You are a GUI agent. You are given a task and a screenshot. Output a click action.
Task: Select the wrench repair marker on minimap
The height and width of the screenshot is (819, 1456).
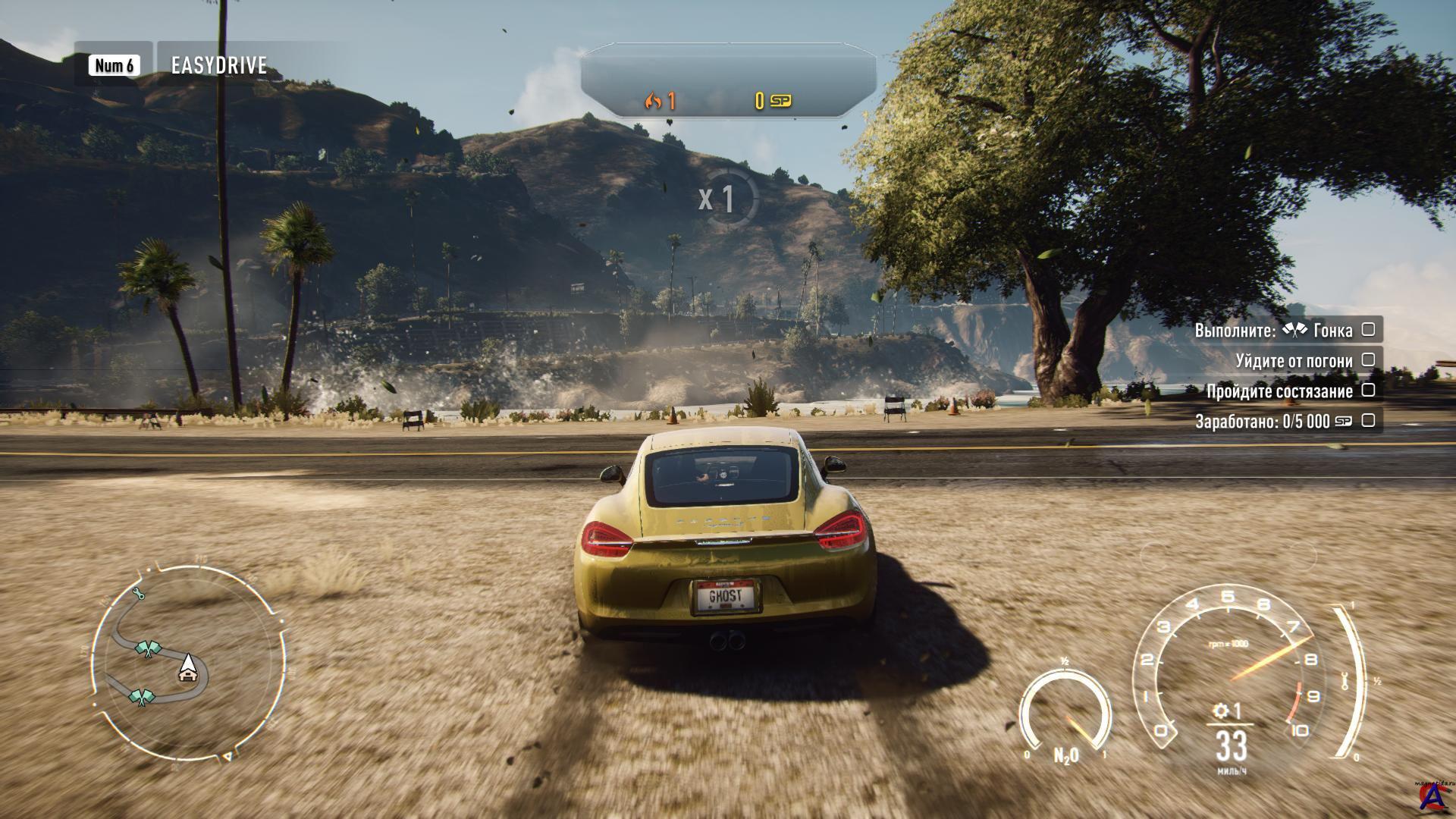click(x=138, y=594)
